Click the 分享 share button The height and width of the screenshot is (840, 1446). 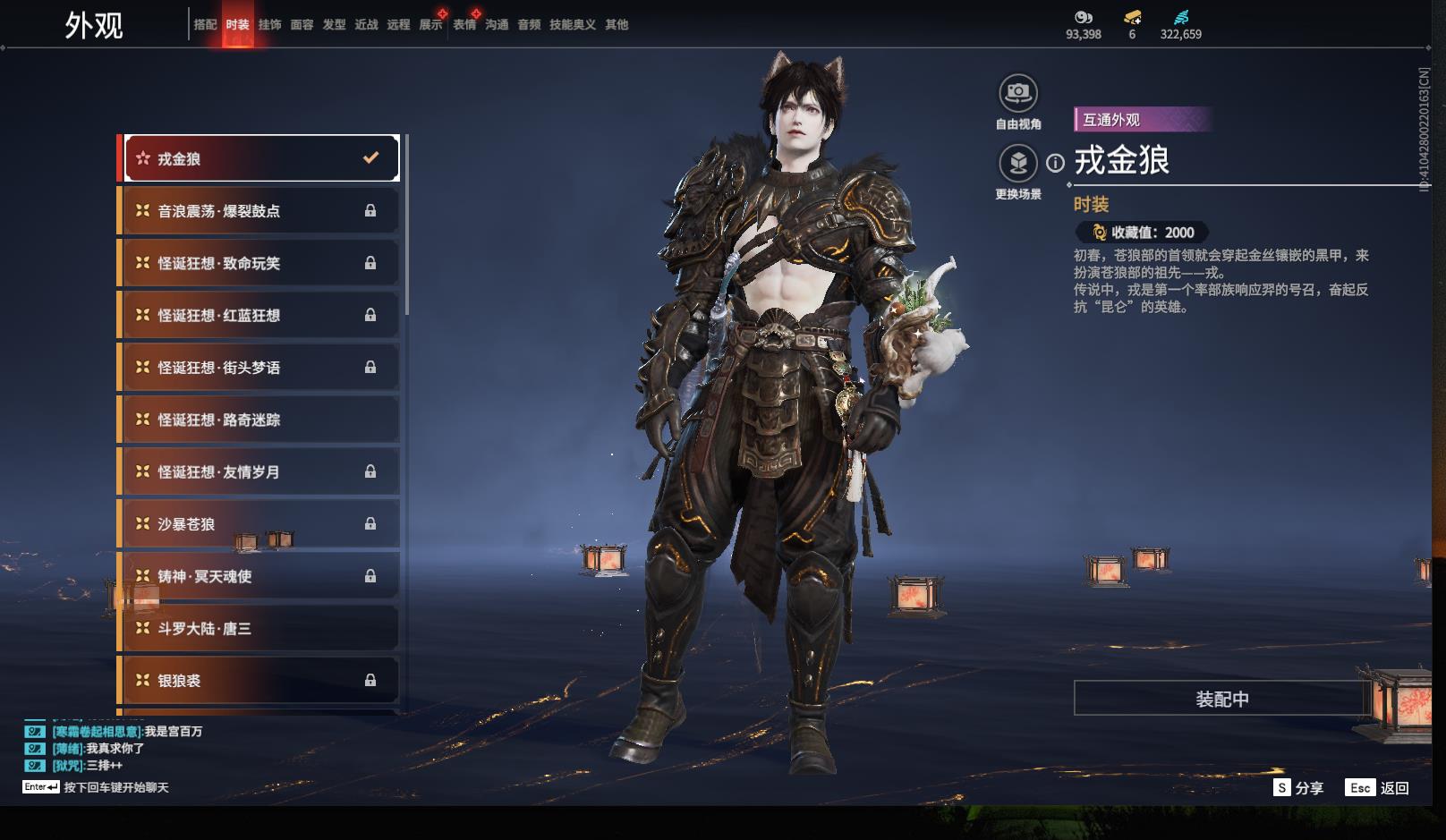coord(1298,788)
